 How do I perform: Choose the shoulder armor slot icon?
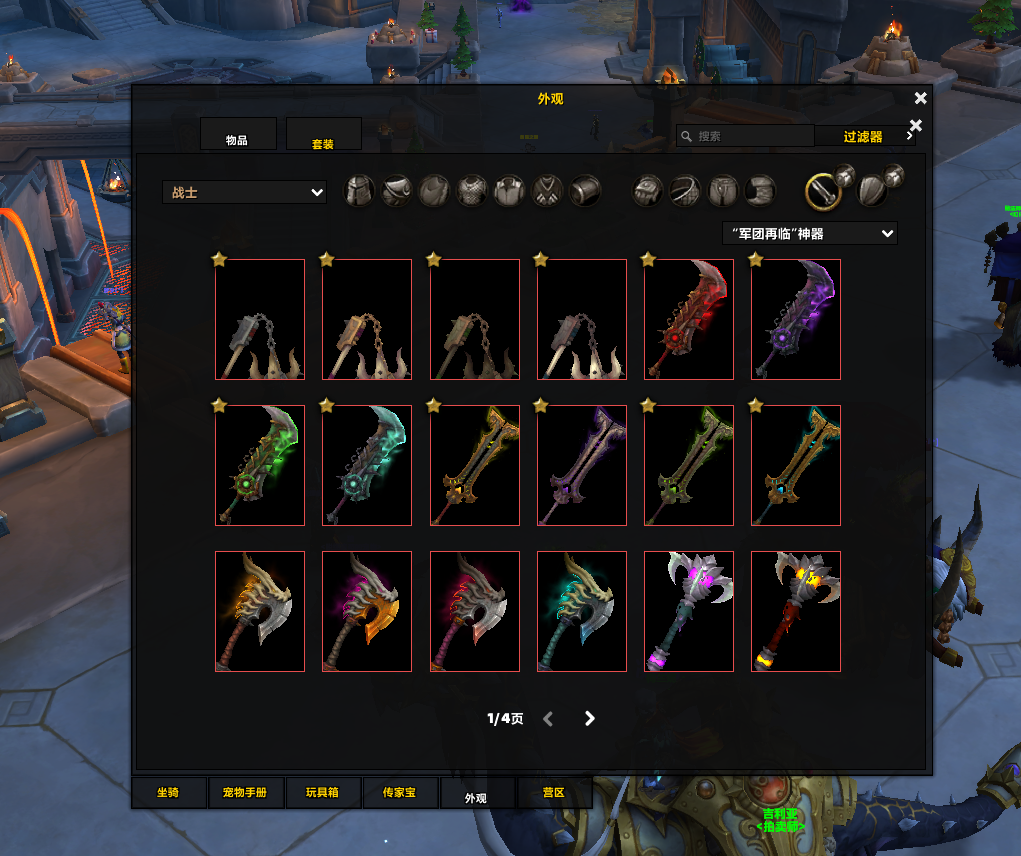point(397,190)
